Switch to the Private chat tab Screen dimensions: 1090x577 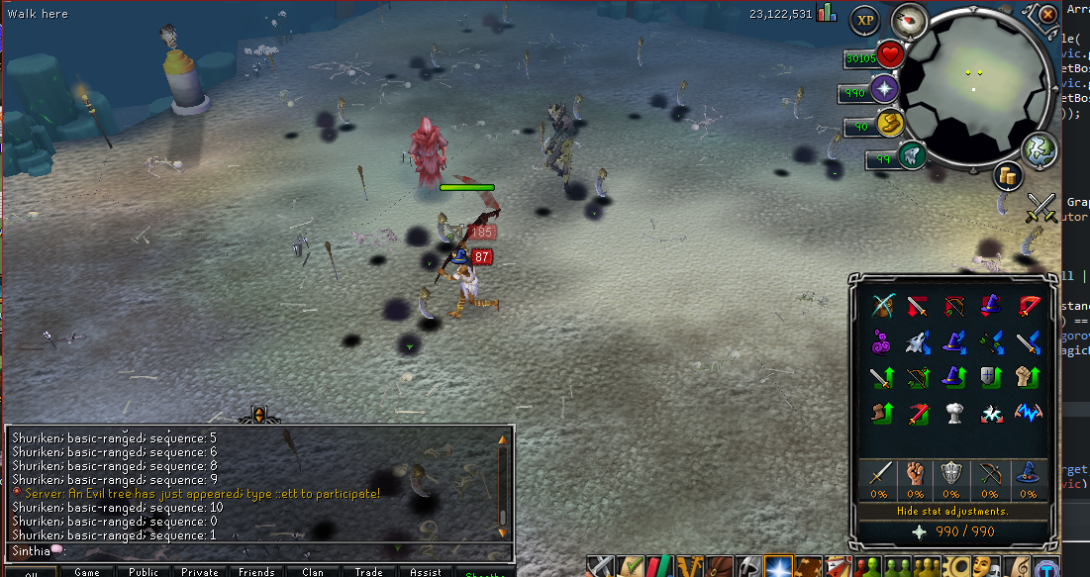click(x=200, y=572)
